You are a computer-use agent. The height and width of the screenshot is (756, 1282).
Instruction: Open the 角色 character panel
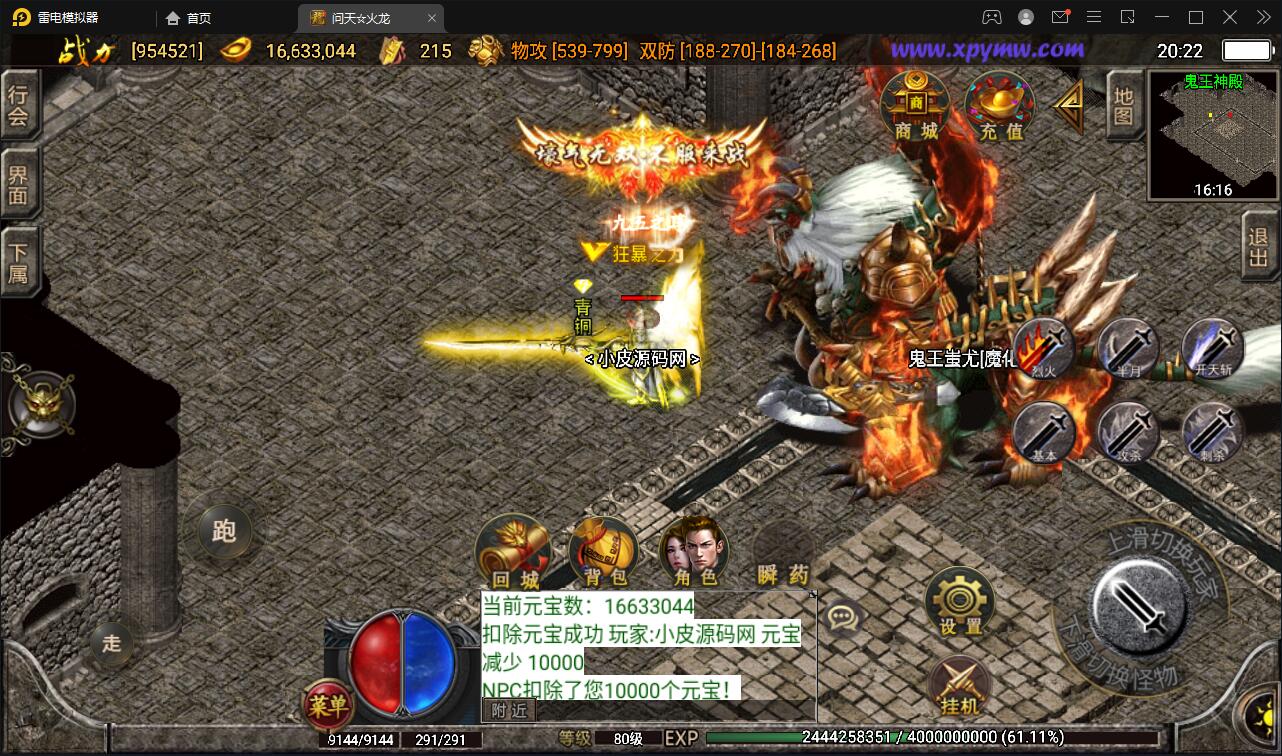(694, 550)
